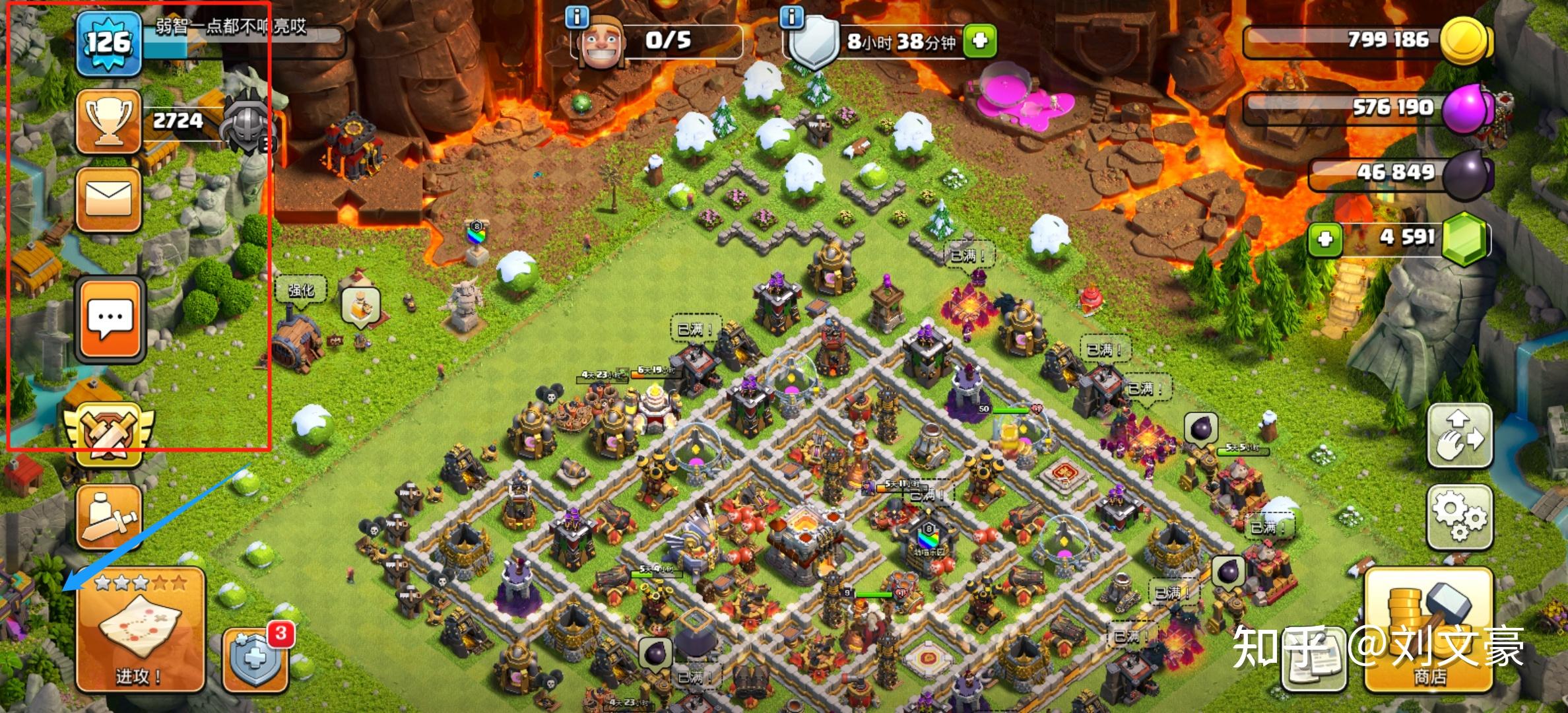Image resolution: width=1568 pixels, height=713 pixels.
Task: Open the notes button beside the Shop
Action: click(1315, 660)
